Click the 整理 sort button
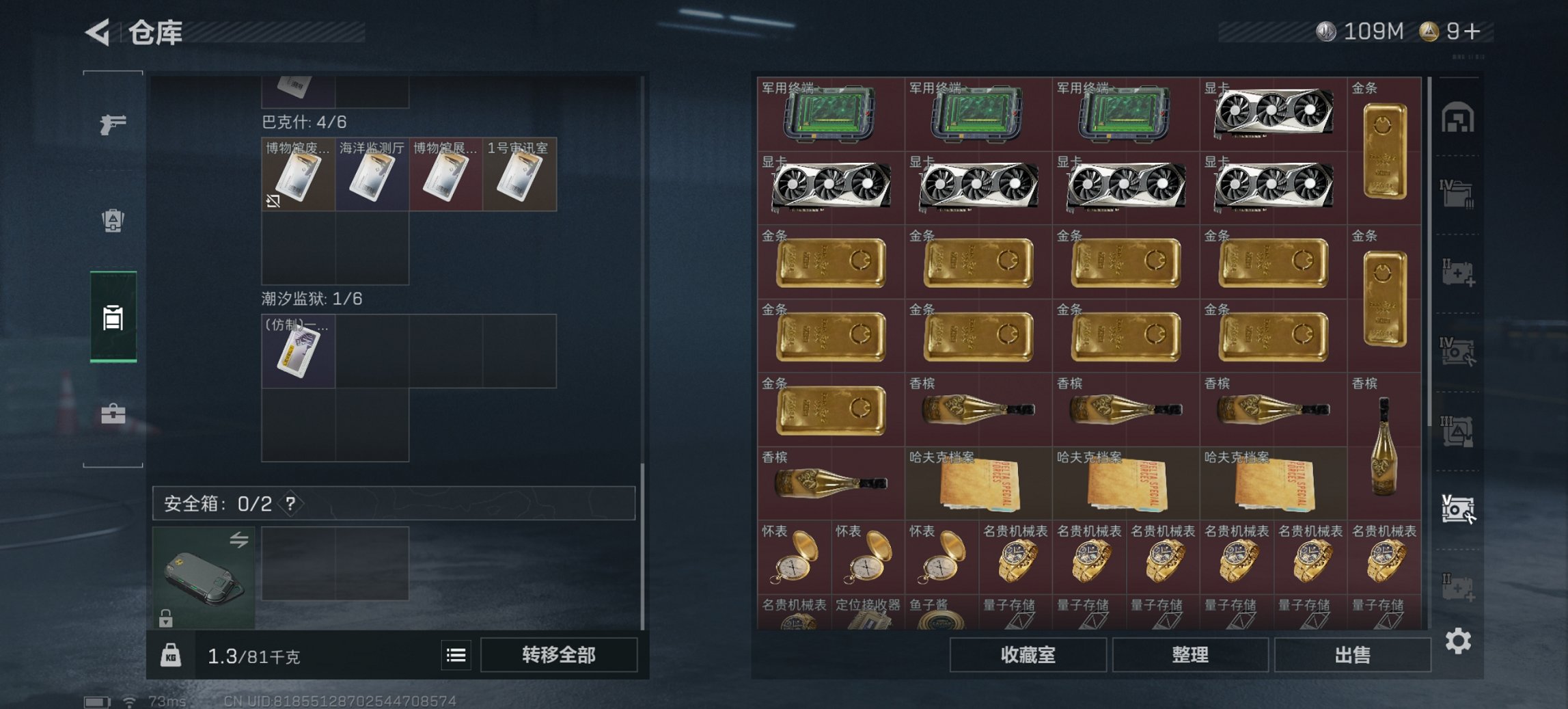This screenshot has width=1568, height=709. (1192, 655)
